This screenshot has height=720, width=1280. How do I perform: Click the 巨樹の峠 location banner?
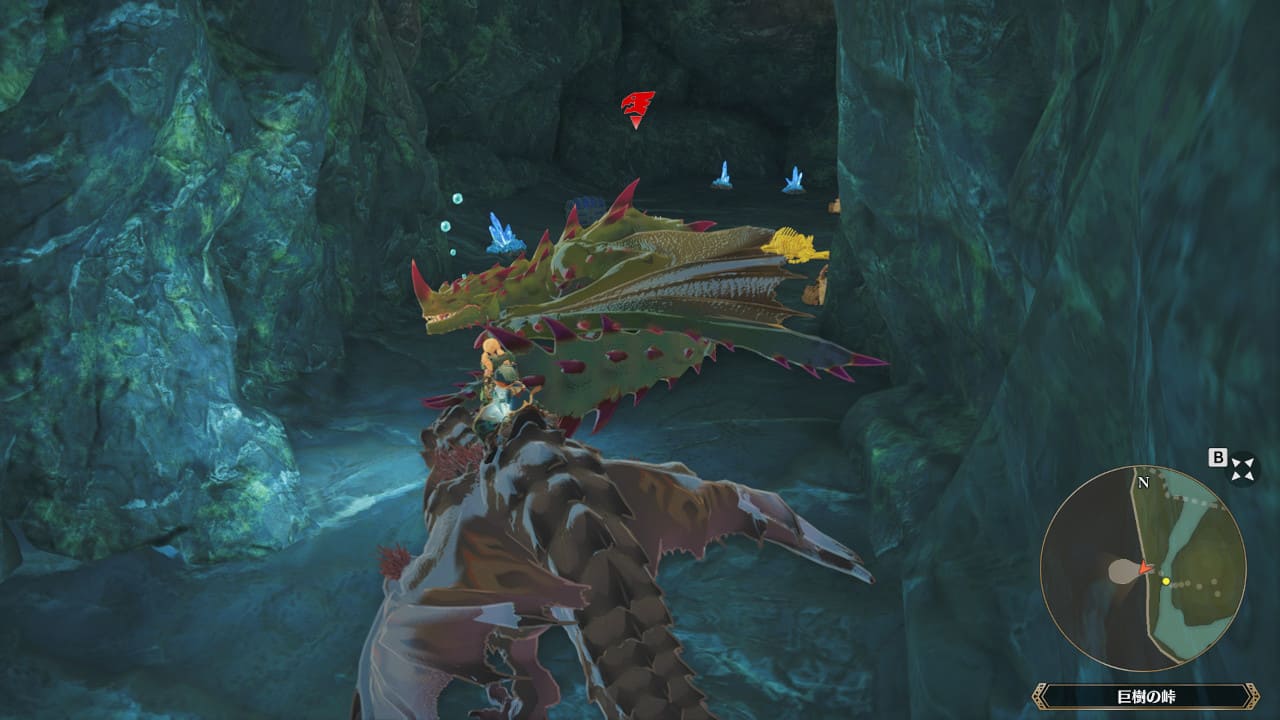(x=1145, y=696)
